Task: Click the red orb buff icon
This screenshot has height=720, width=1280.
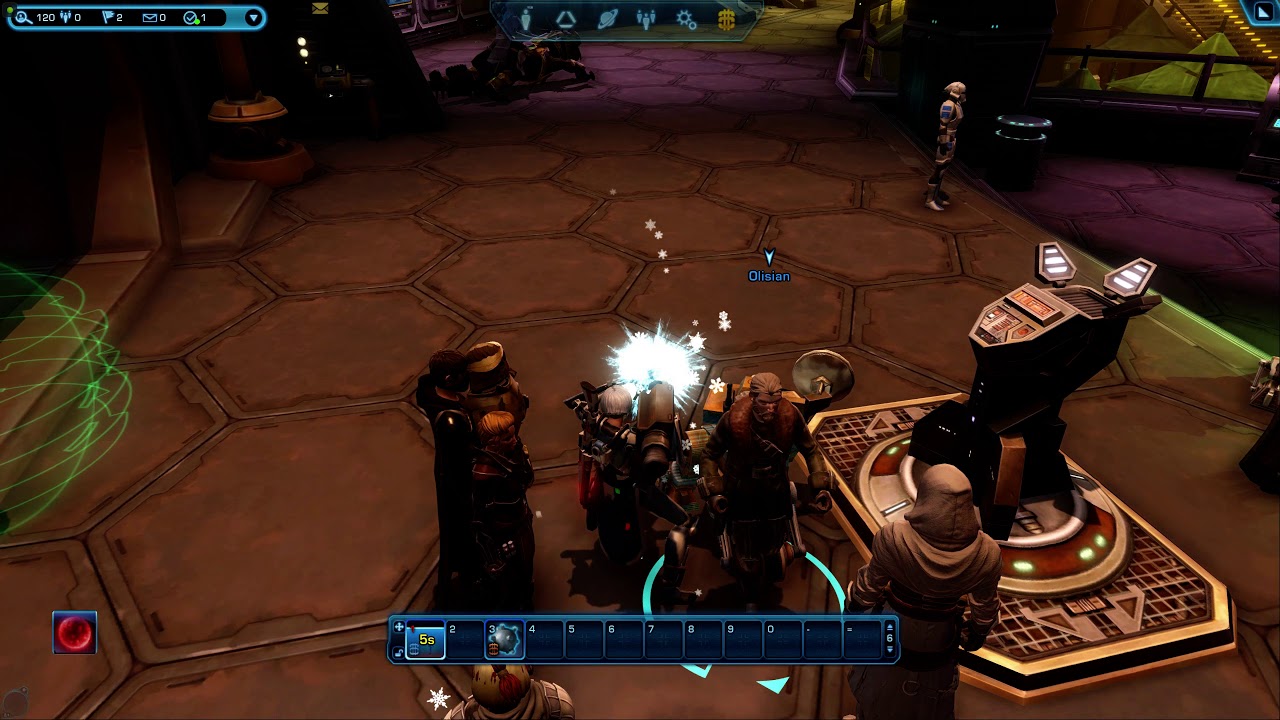Action: click(x=75, y=633)
